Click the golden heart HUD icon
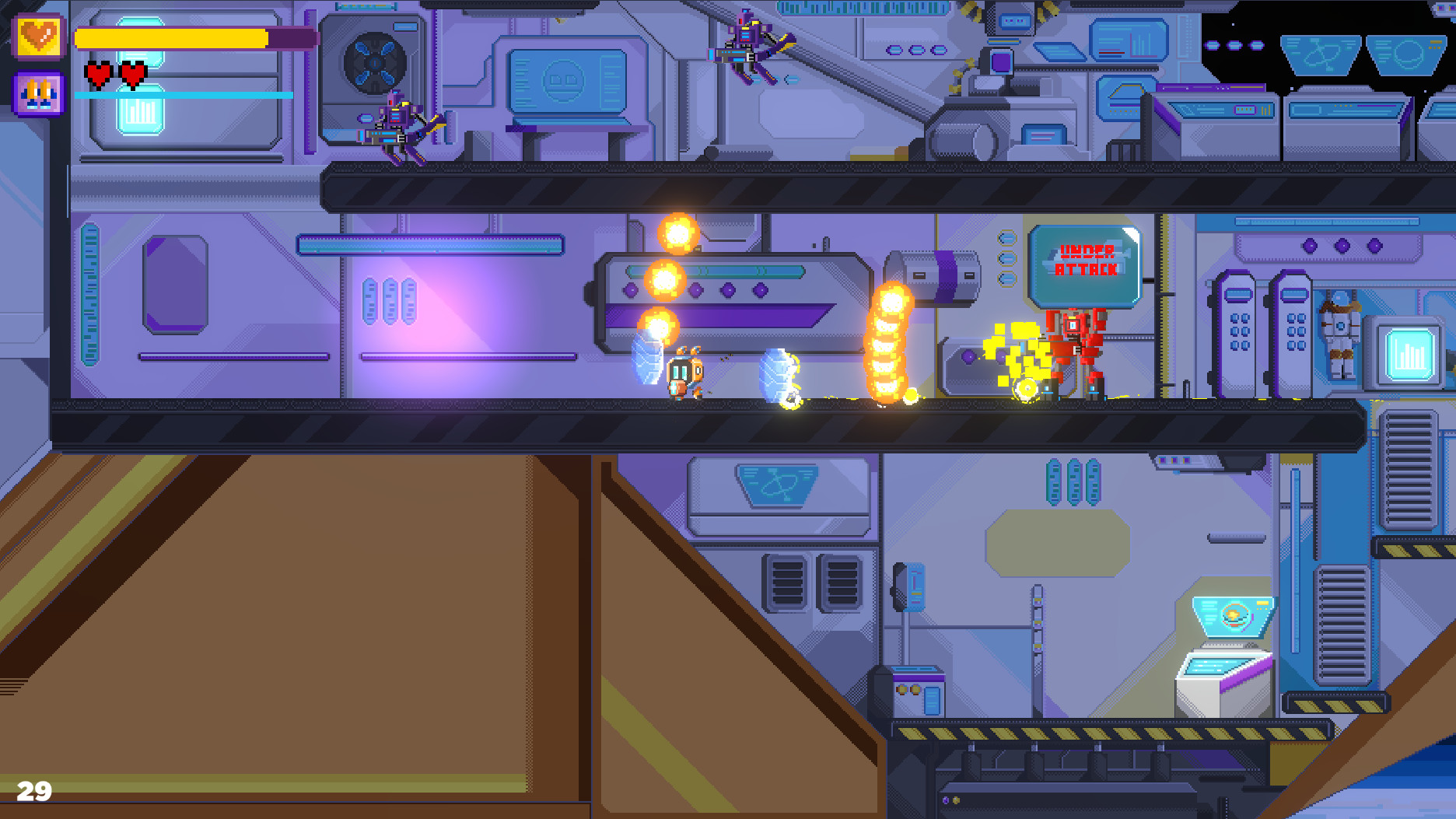Screen dimensions: 1456x819 40,36
